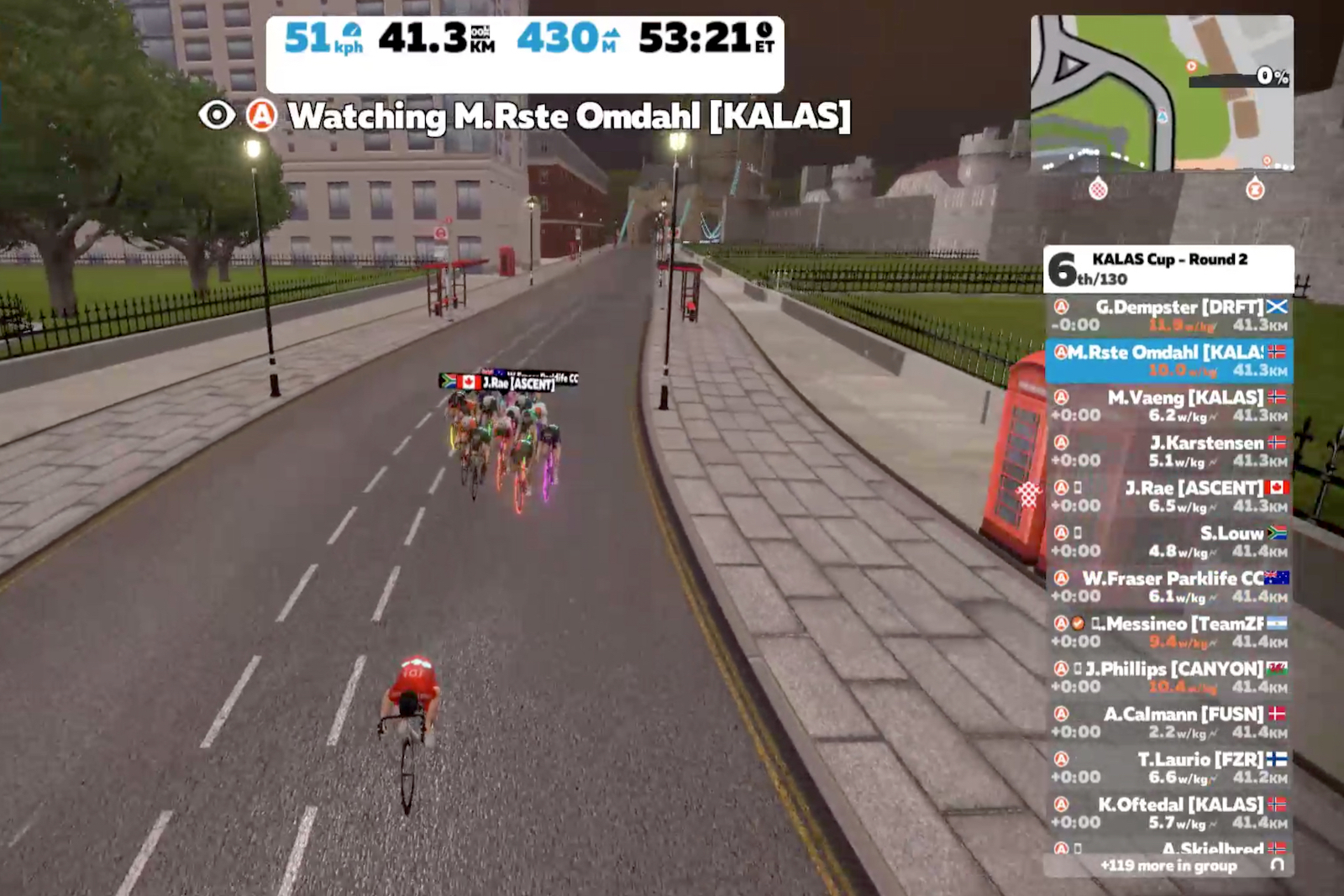Select W.Fraser Parklife CC rider row
This screenshot has height=896, width=1344.
click(x=1168, y=587)
